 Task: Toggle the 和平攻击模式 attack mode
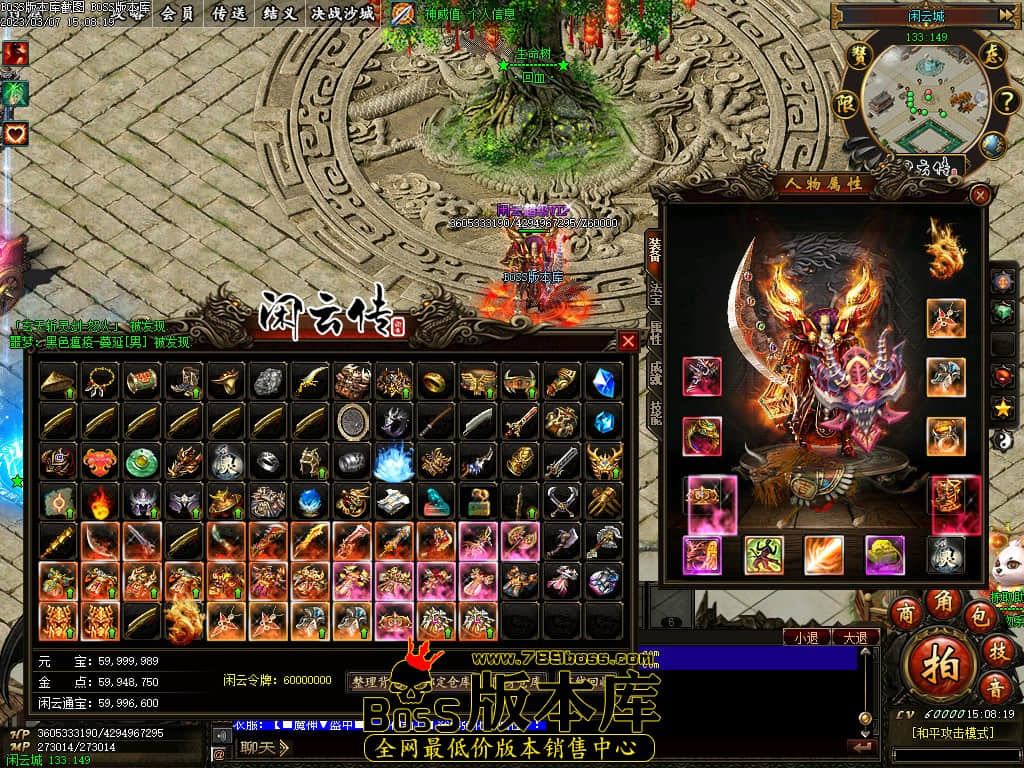point(953,733)
